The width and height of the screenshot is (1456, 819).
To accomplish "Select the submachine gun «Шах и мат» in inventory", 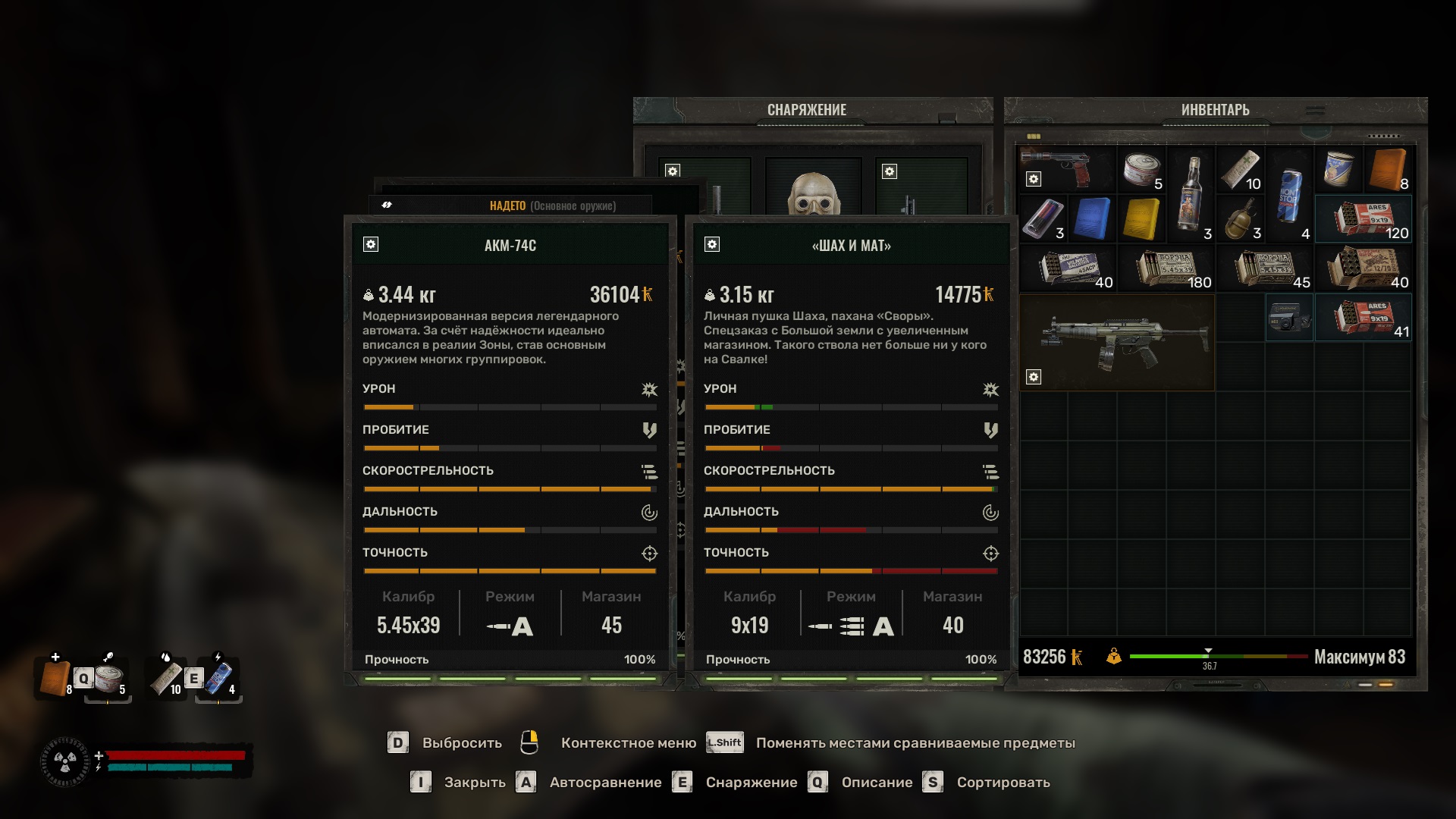I will 1117,342.
